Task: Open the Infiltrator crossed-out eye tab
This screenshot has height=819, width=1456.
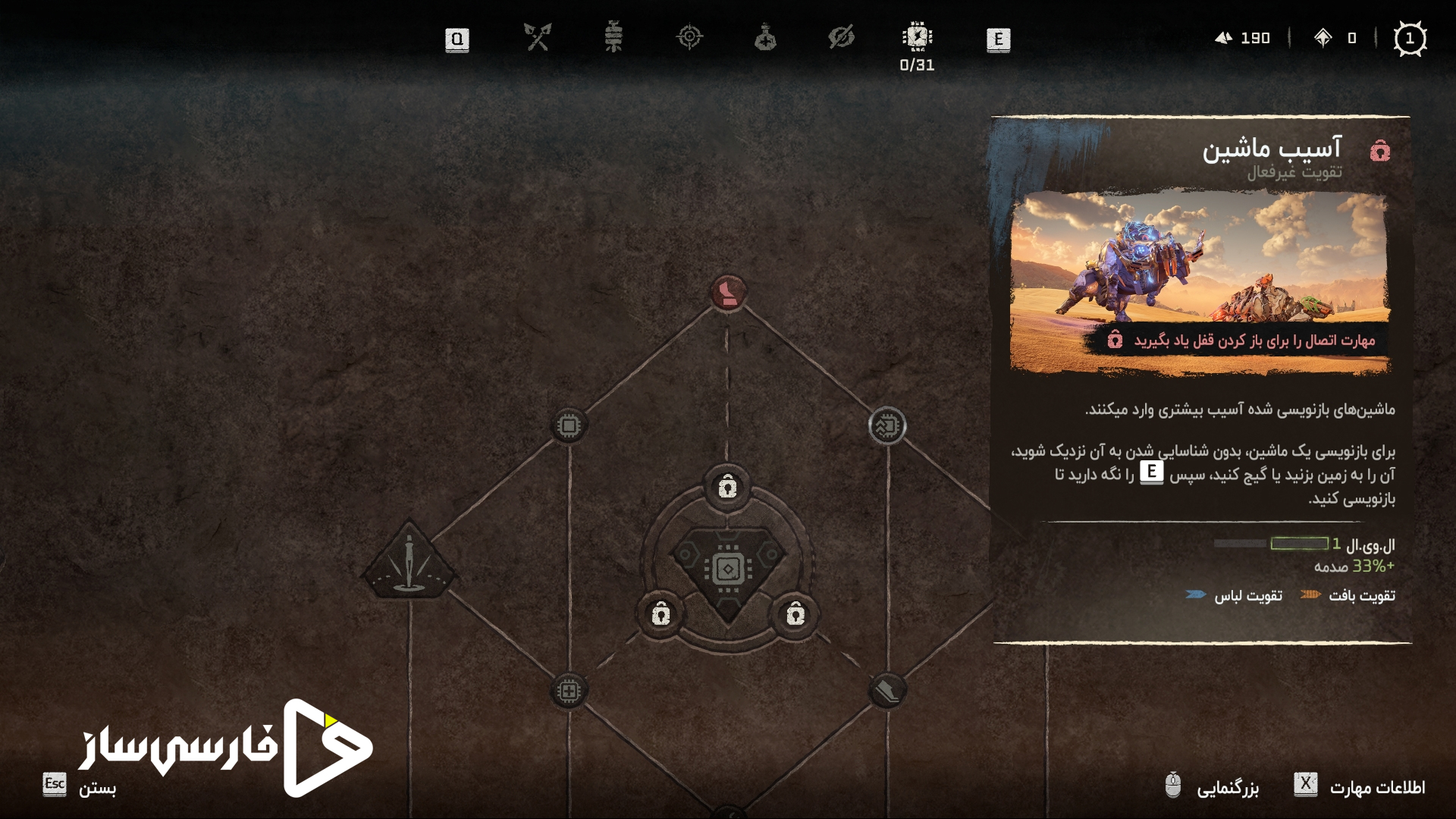Action: [841, 37]
